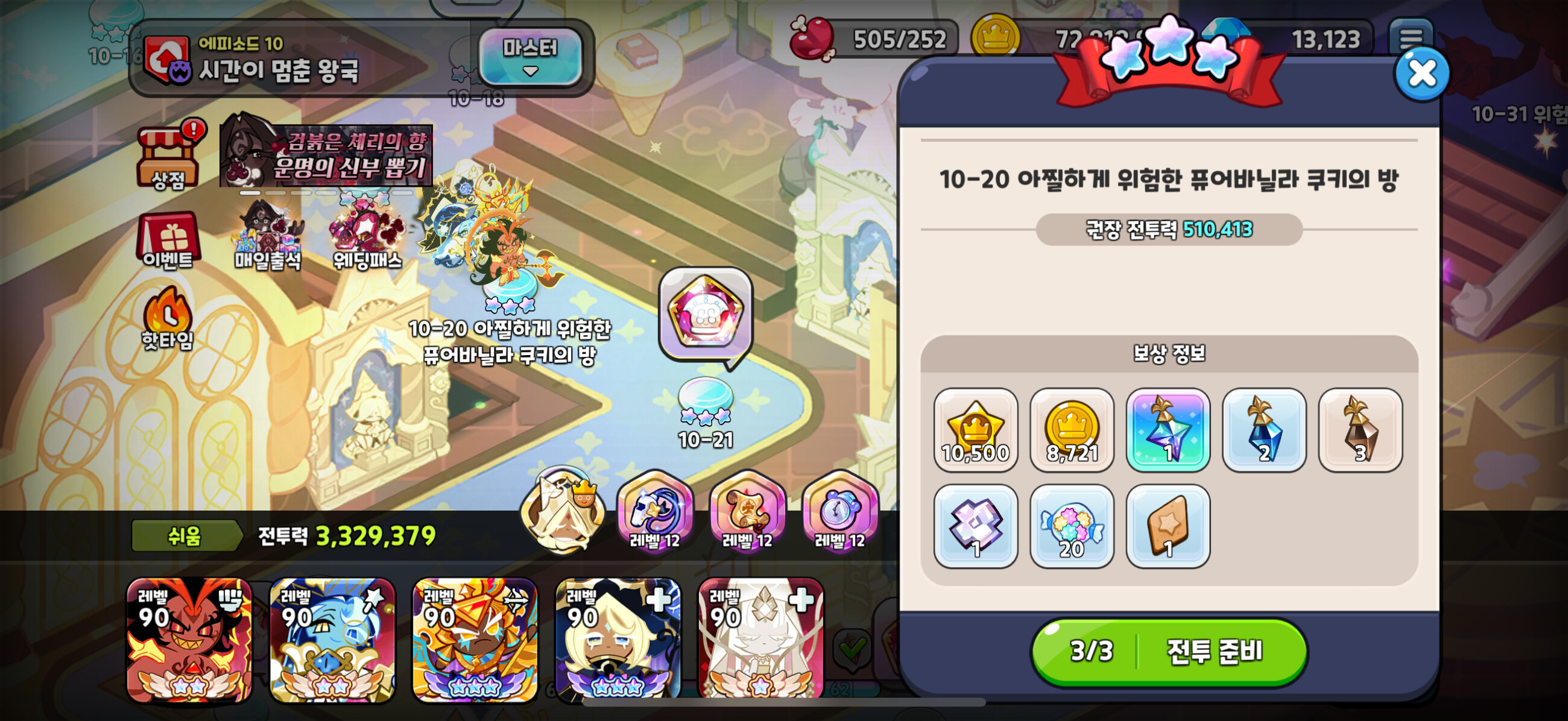Open the 마스터 difficulty dropdown

pos(530,56)
